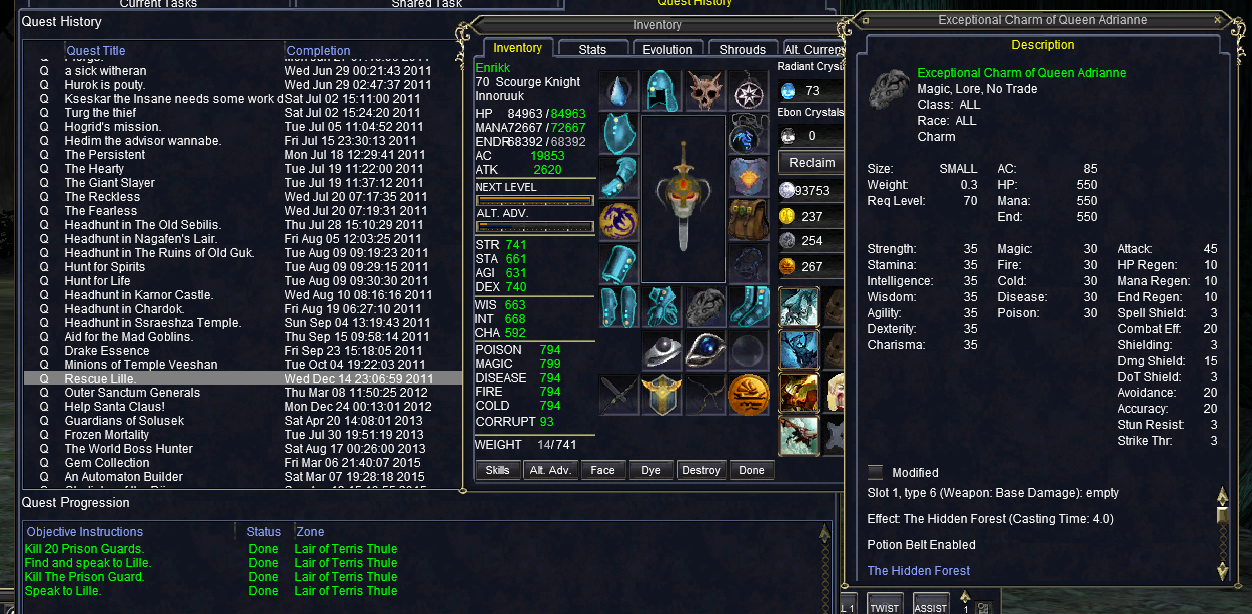Screen dimensions: 1252x614
Task: Sort by the Quest Title column header
Action: pyautogui.click(x=95, y=51)
